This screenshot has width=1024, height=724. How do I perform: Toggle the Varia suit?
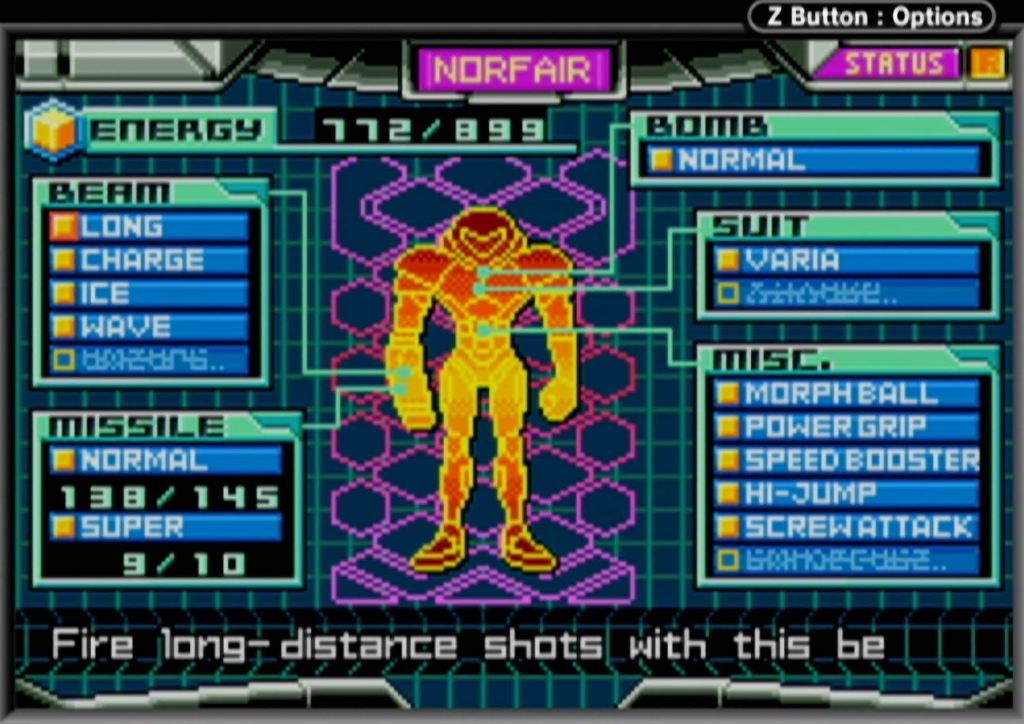[846, 260]
